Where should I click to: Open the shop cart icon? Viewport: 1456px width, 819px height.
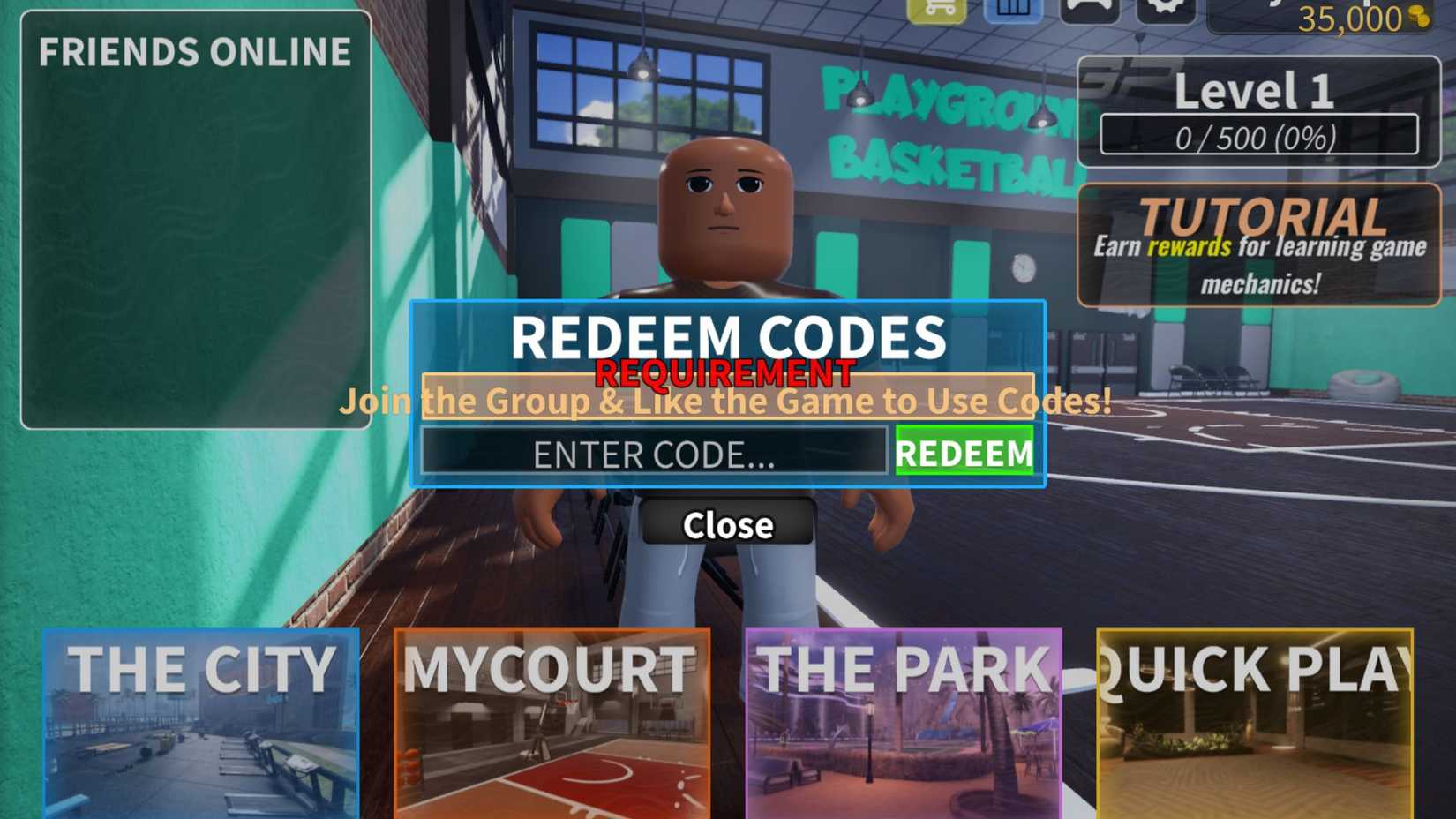937,9
